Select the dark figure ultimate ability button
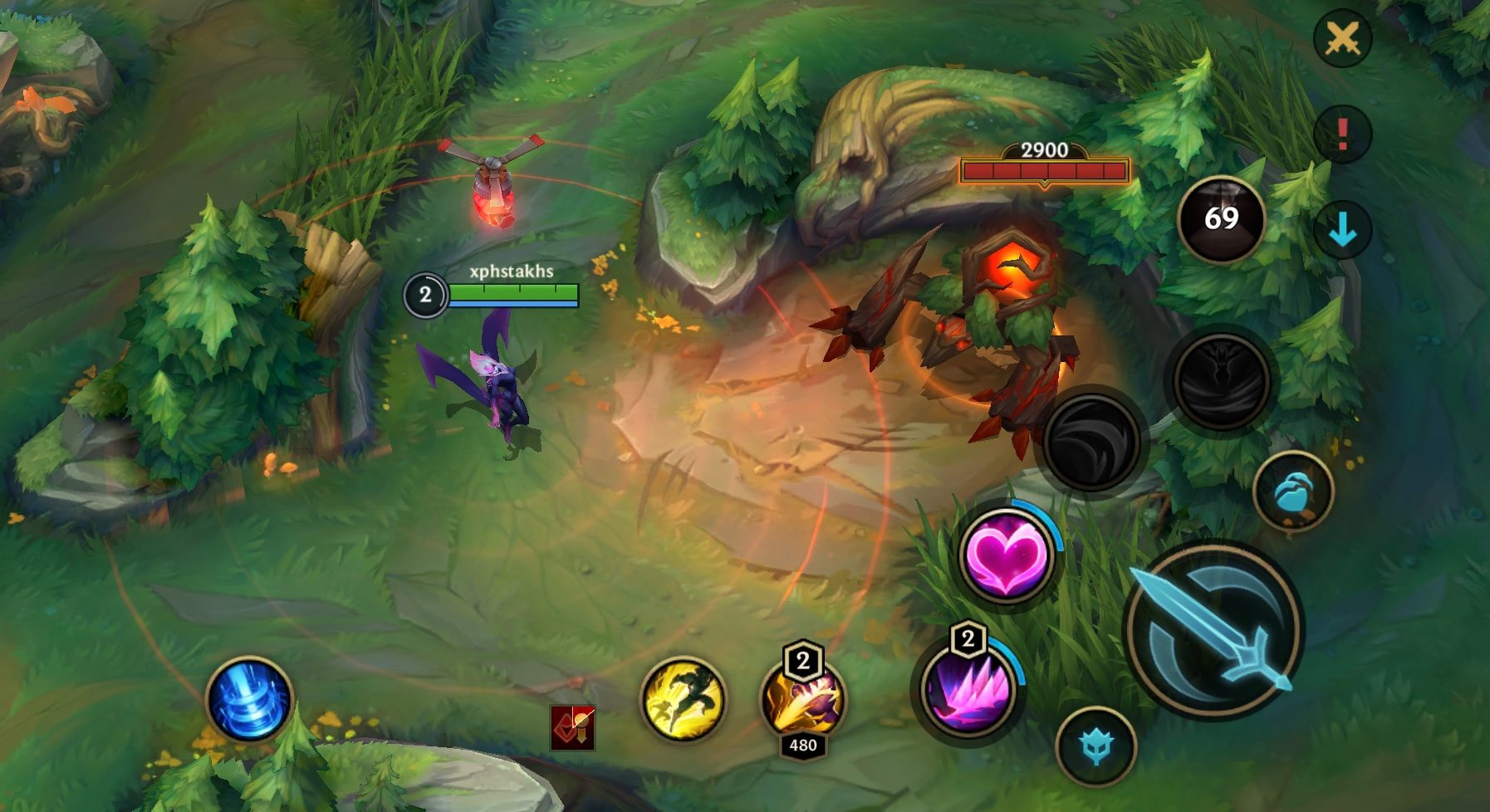This screenshot has height=812, width=1490. (1221, 380)
